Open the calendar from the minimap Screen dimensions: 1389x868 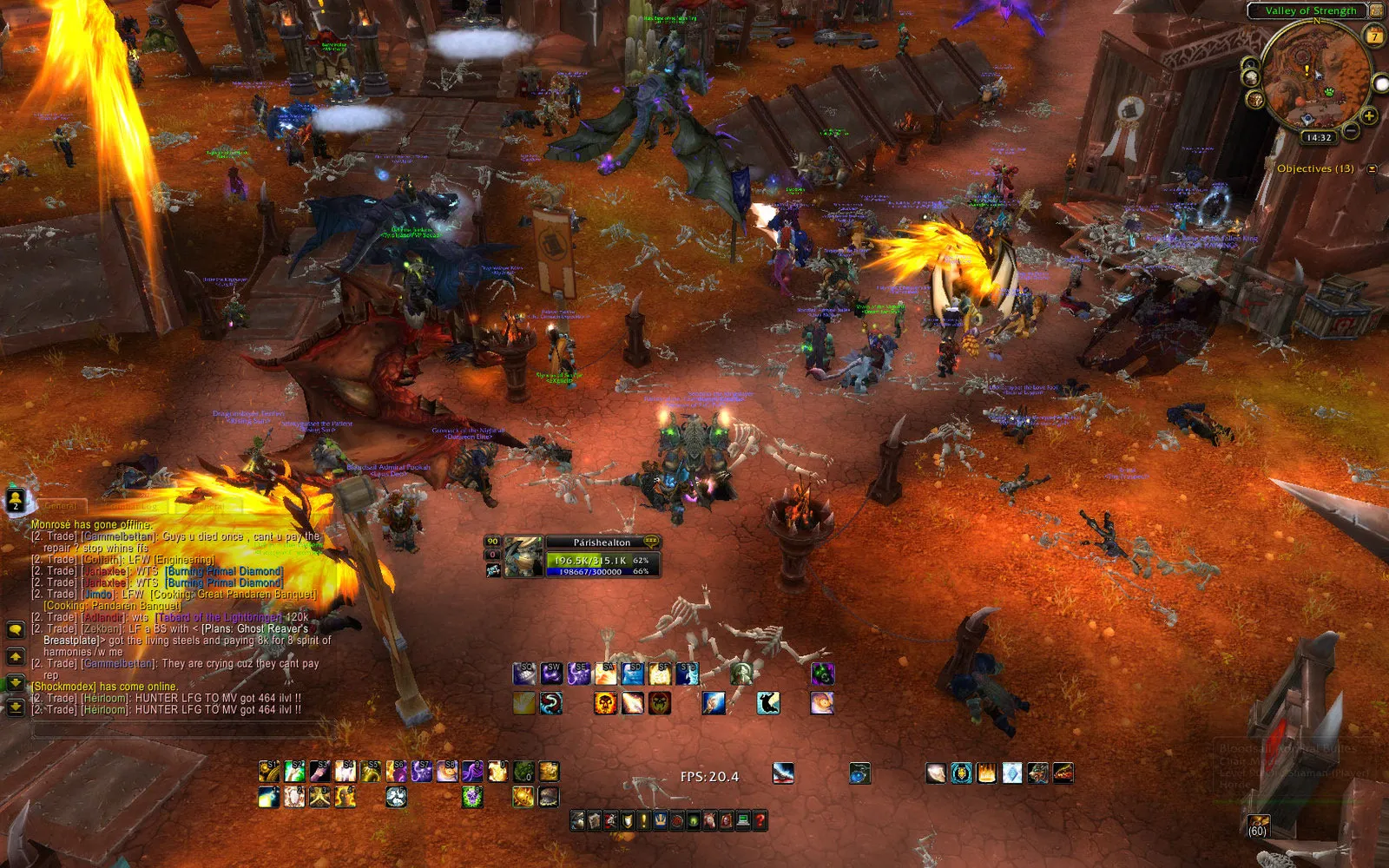[1373, 35]
